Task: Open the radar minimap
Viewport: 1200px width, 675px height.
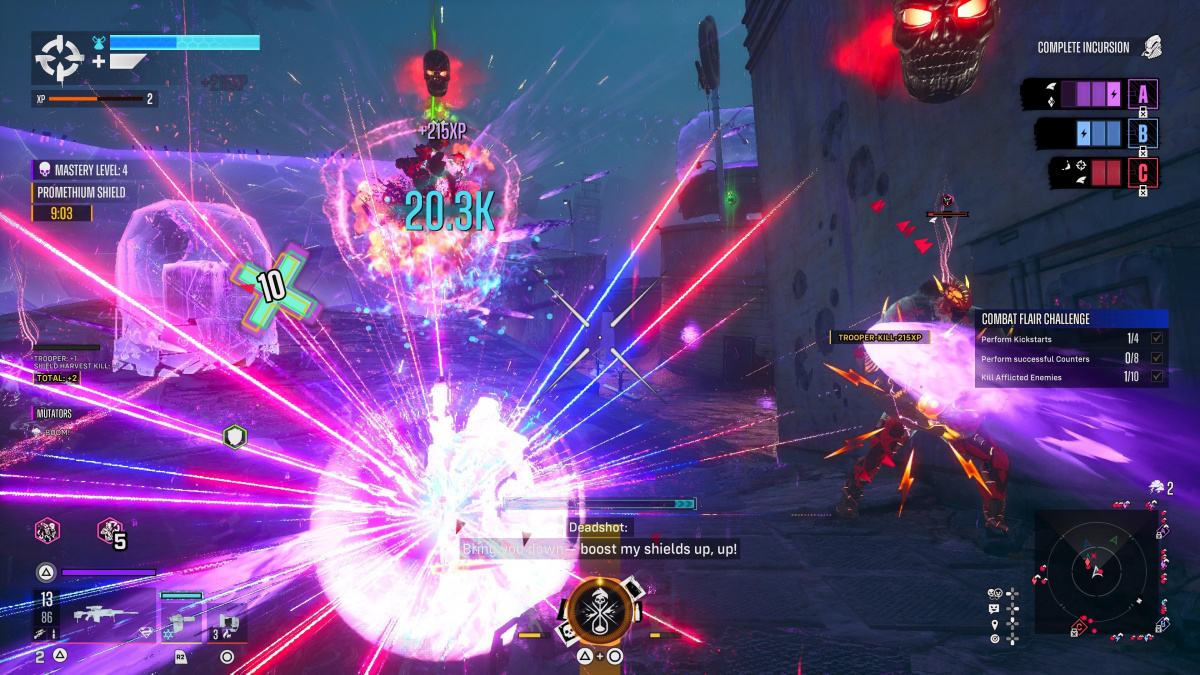Action: point(1096,571)
